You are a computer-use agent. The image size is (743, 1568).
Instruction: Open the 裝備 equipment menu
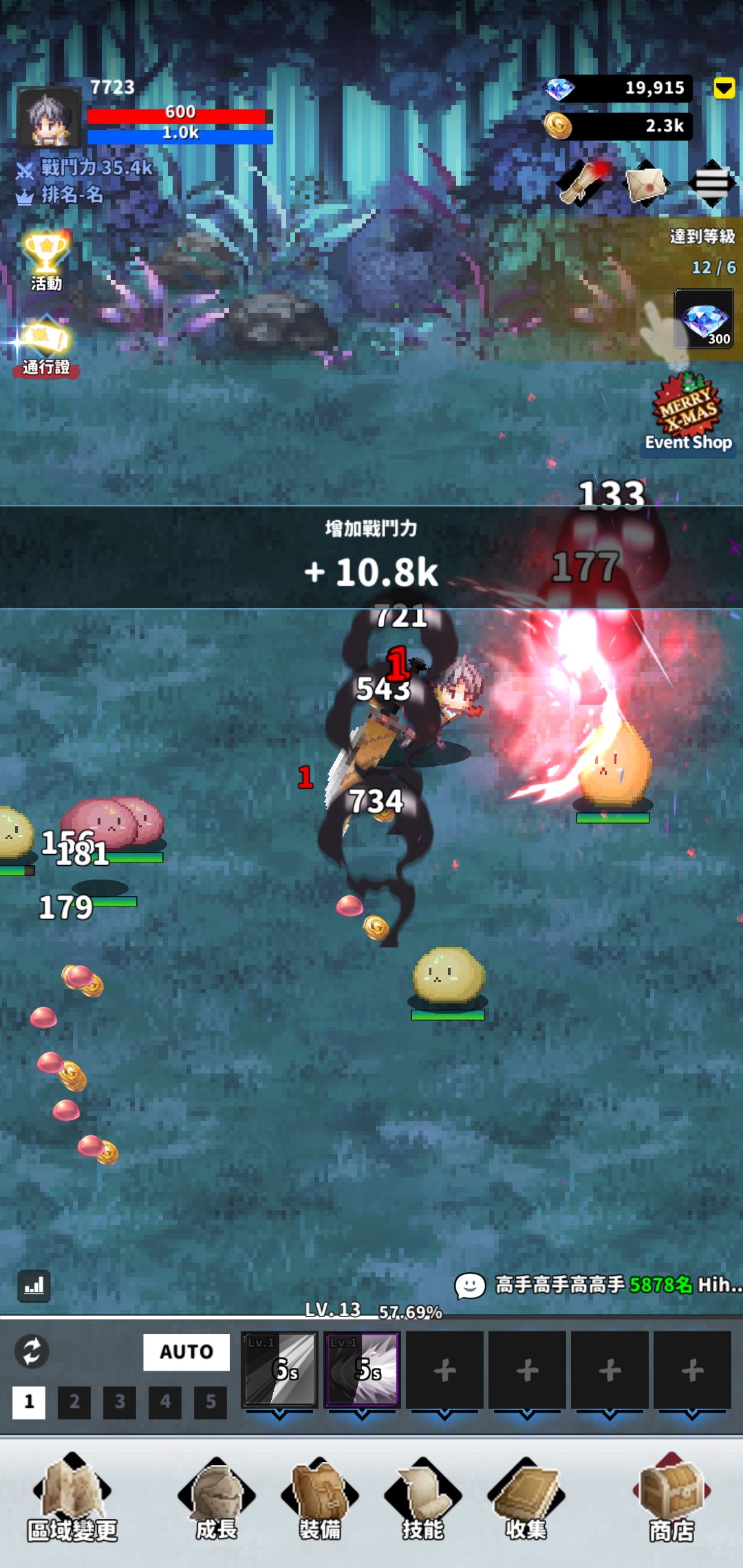pyautogui.click(x=320, y=1498)
